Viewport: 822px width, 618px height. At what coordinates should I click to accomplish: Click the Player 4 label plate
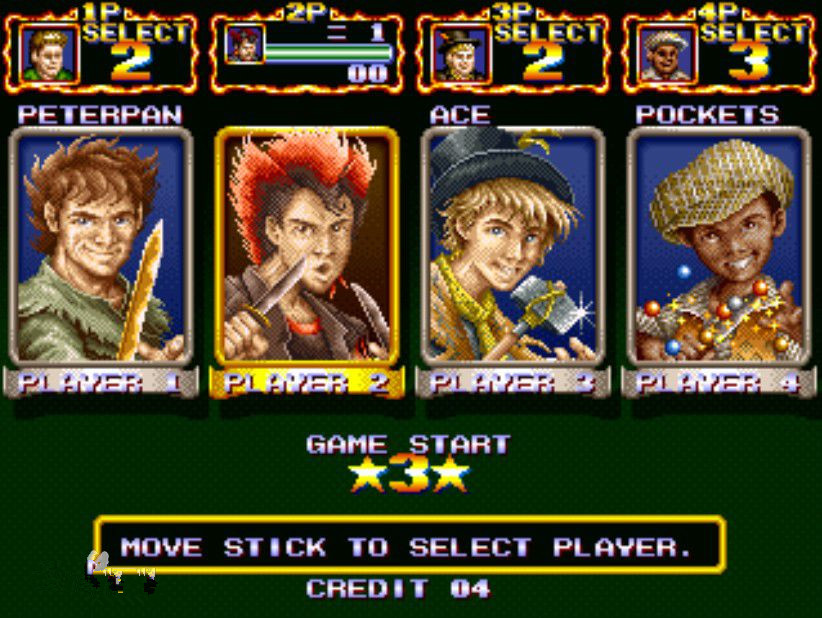718,382
